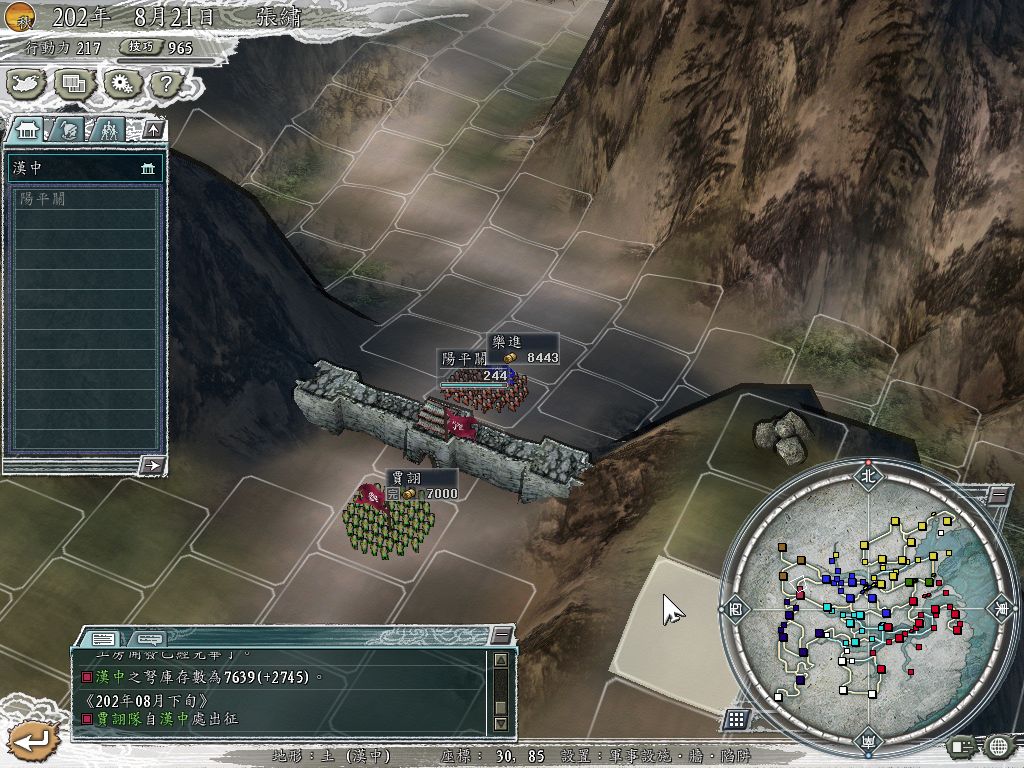Switch to the troops list tab
Viewport: 1024px width, 768px height.
click(107, 129)
